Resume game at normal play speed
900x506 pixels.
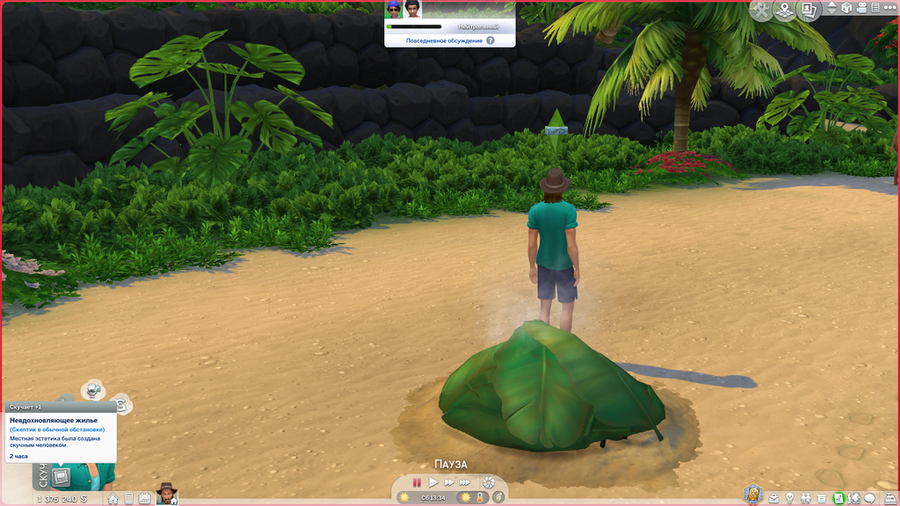click(434, 482)
